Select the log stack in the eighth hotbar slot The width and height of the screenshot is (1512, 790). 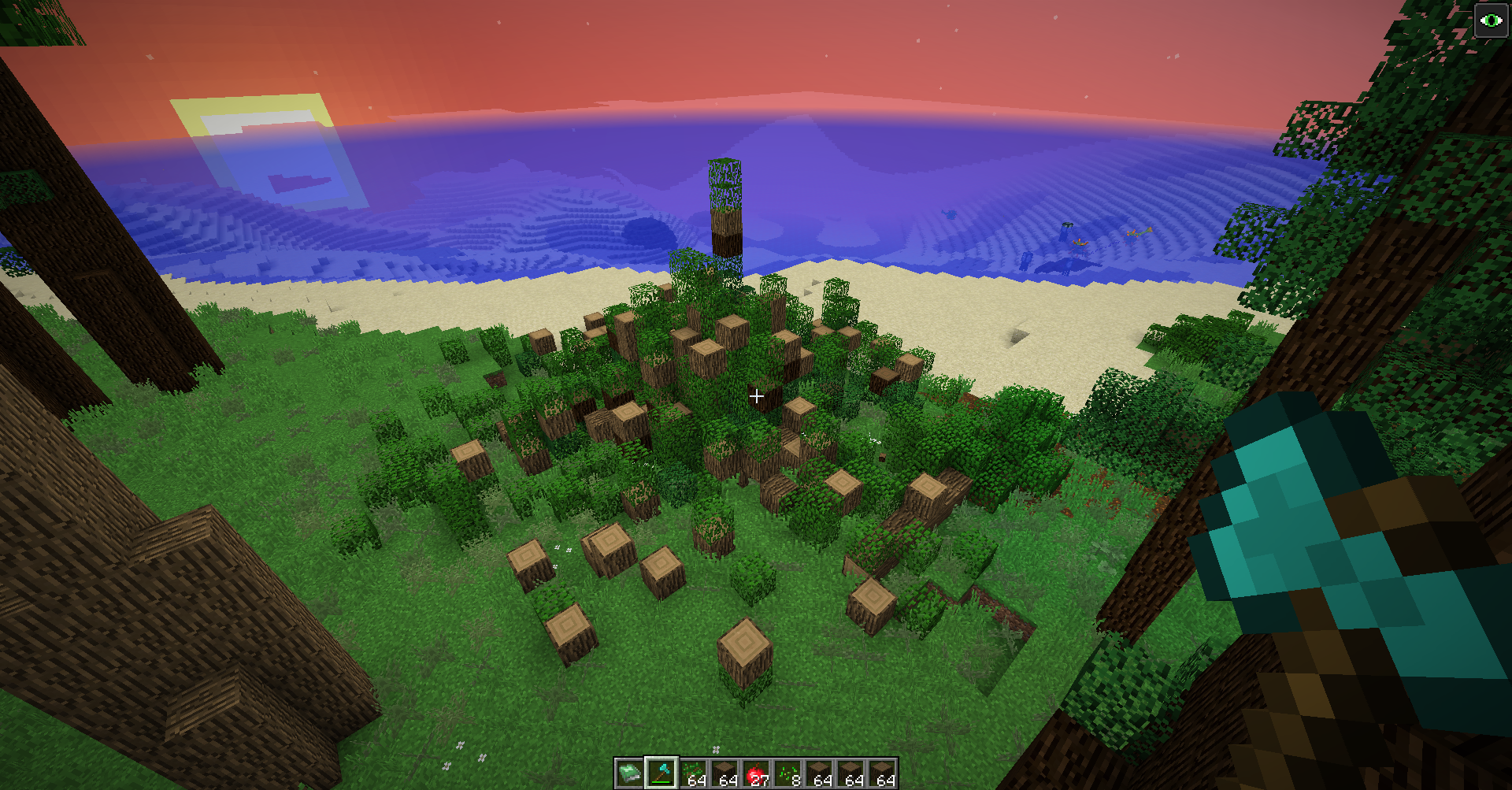(852, 773)
